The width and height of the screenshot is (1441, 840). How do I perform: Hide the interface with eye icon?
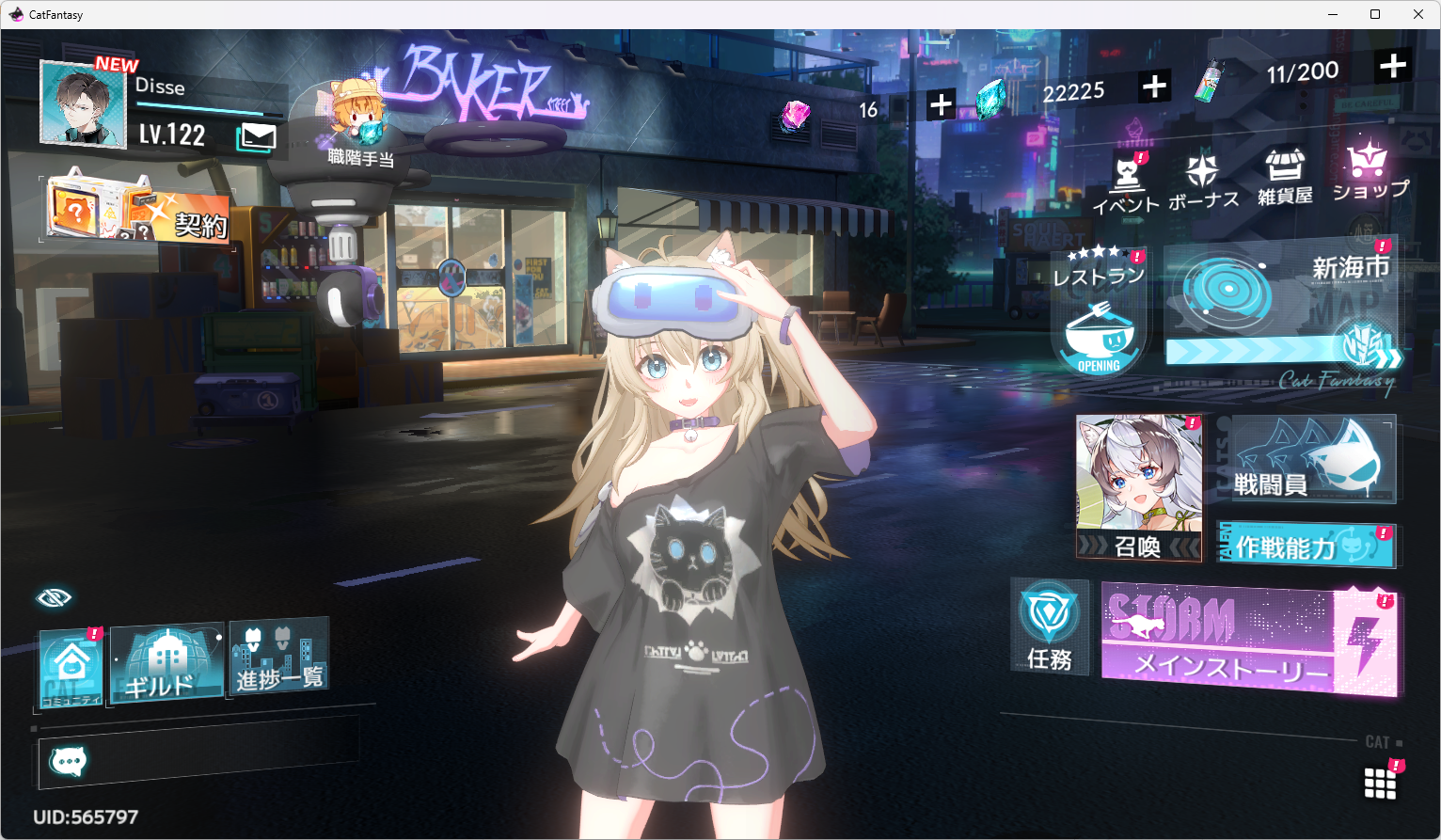(x=54, y=597)
